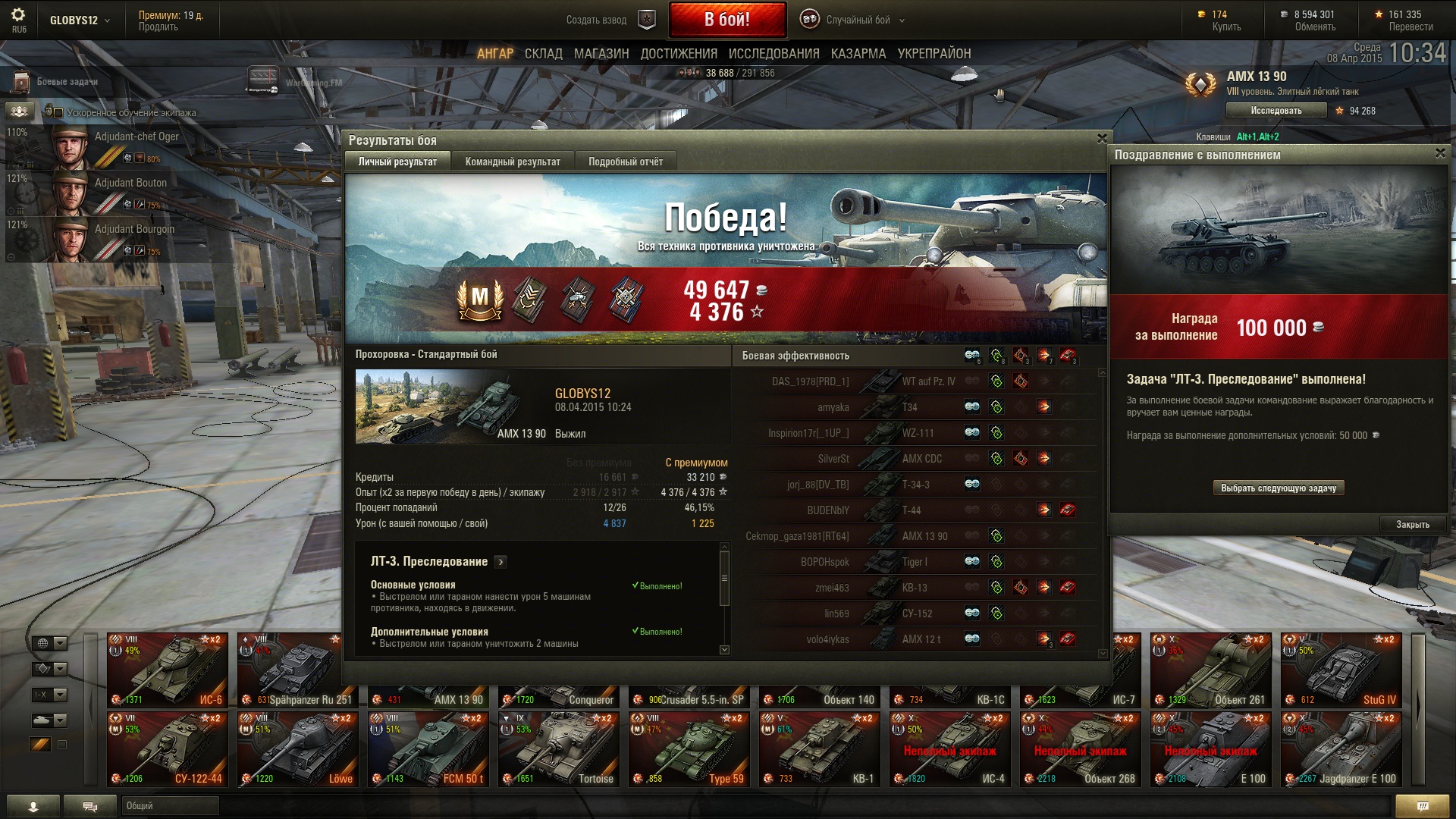Select the Löwe tank in the carousel
Viewport: 1456px width, 819px height.
pos(297,748)
